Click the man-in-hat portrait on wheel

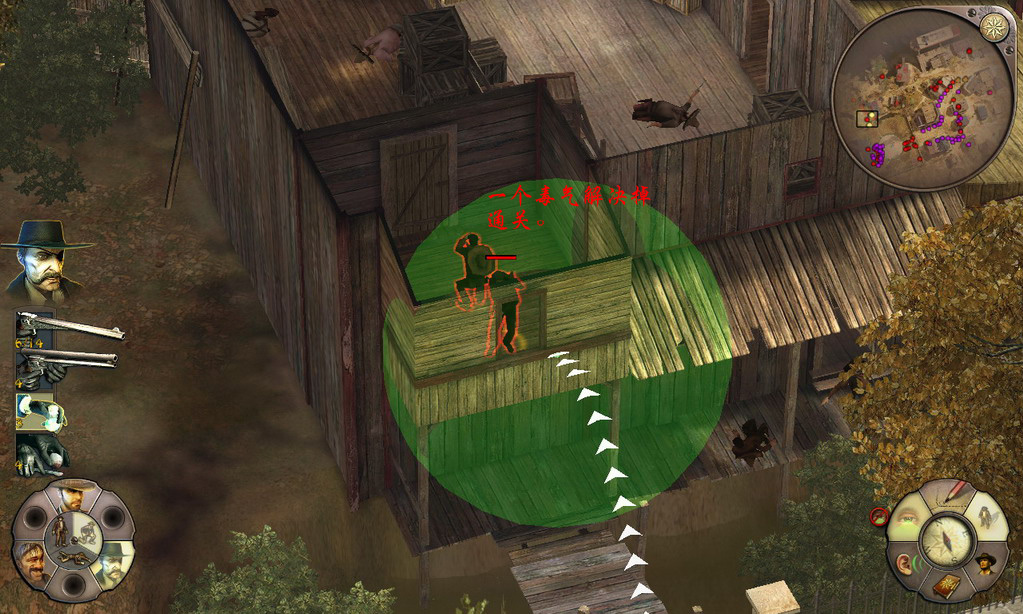(x=985, y=563)
